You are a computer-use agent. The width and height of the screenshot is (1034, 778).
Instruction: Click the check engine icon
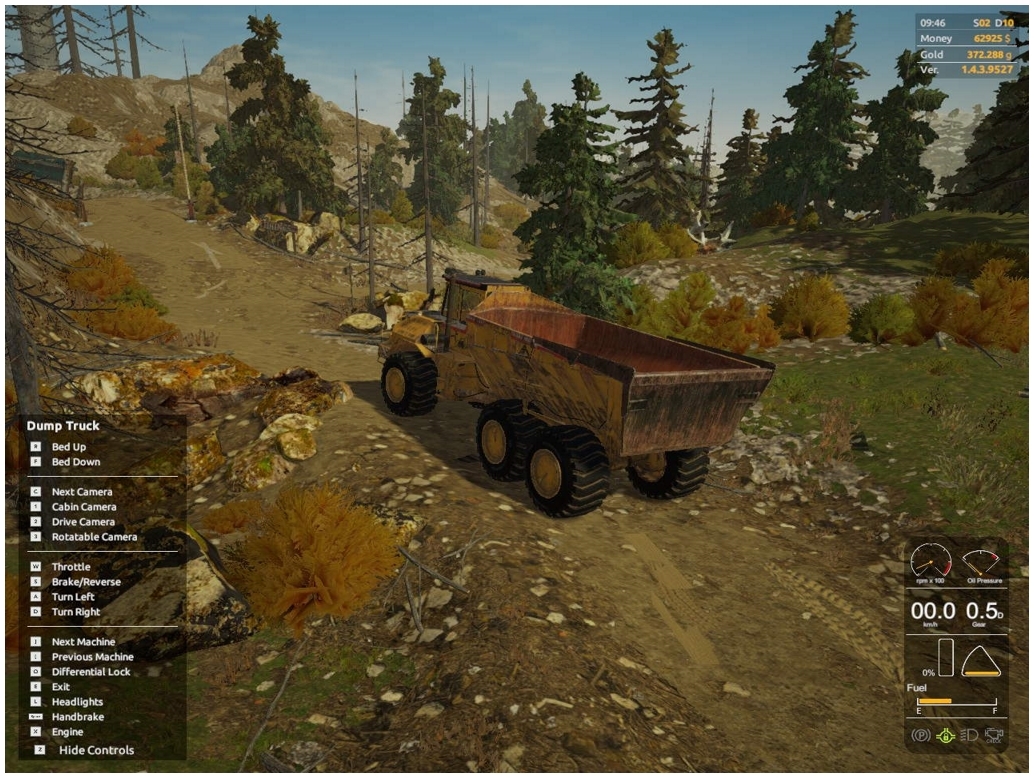[993, 736]
